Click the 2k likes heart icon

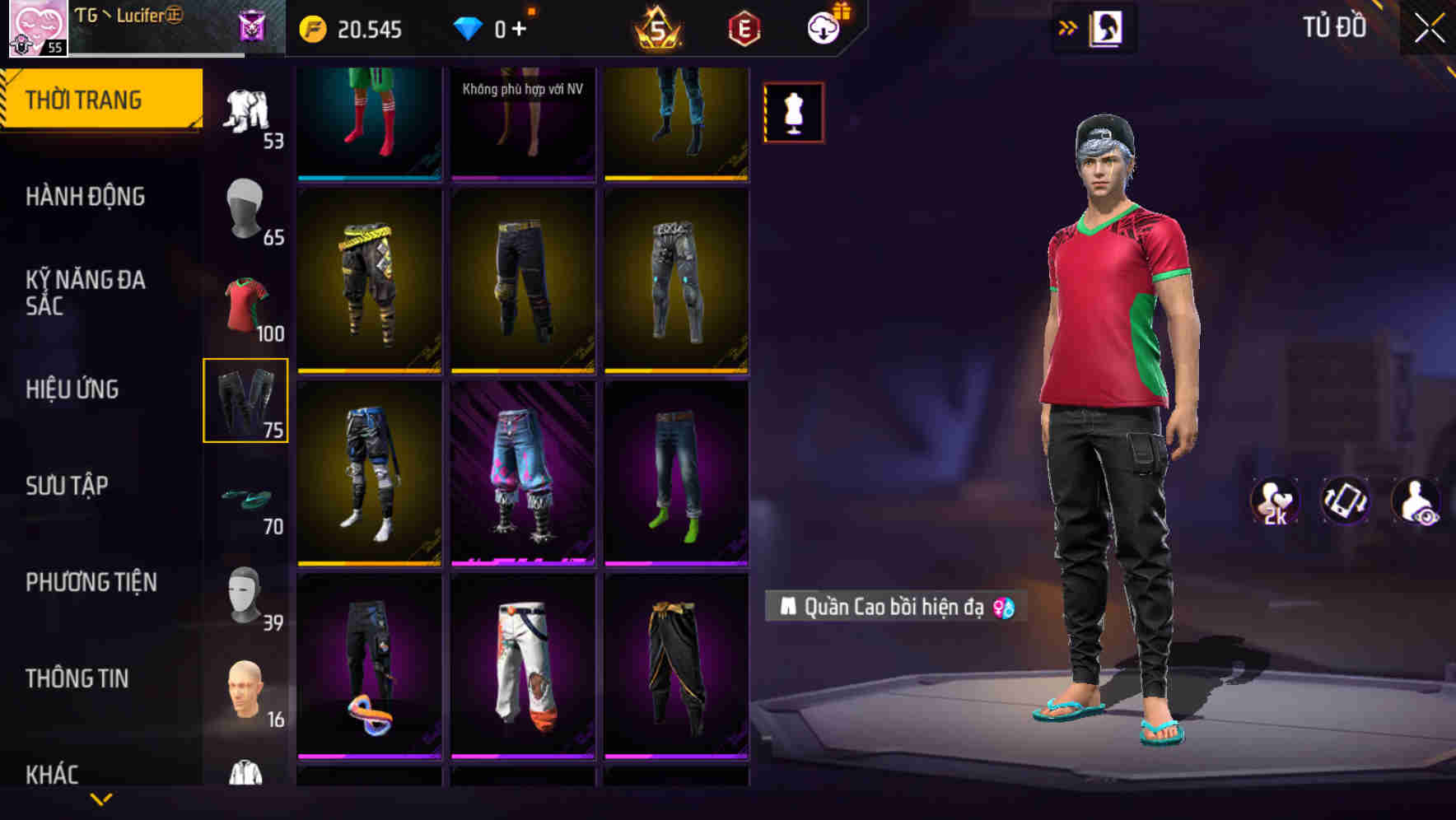click(1275, 502)
